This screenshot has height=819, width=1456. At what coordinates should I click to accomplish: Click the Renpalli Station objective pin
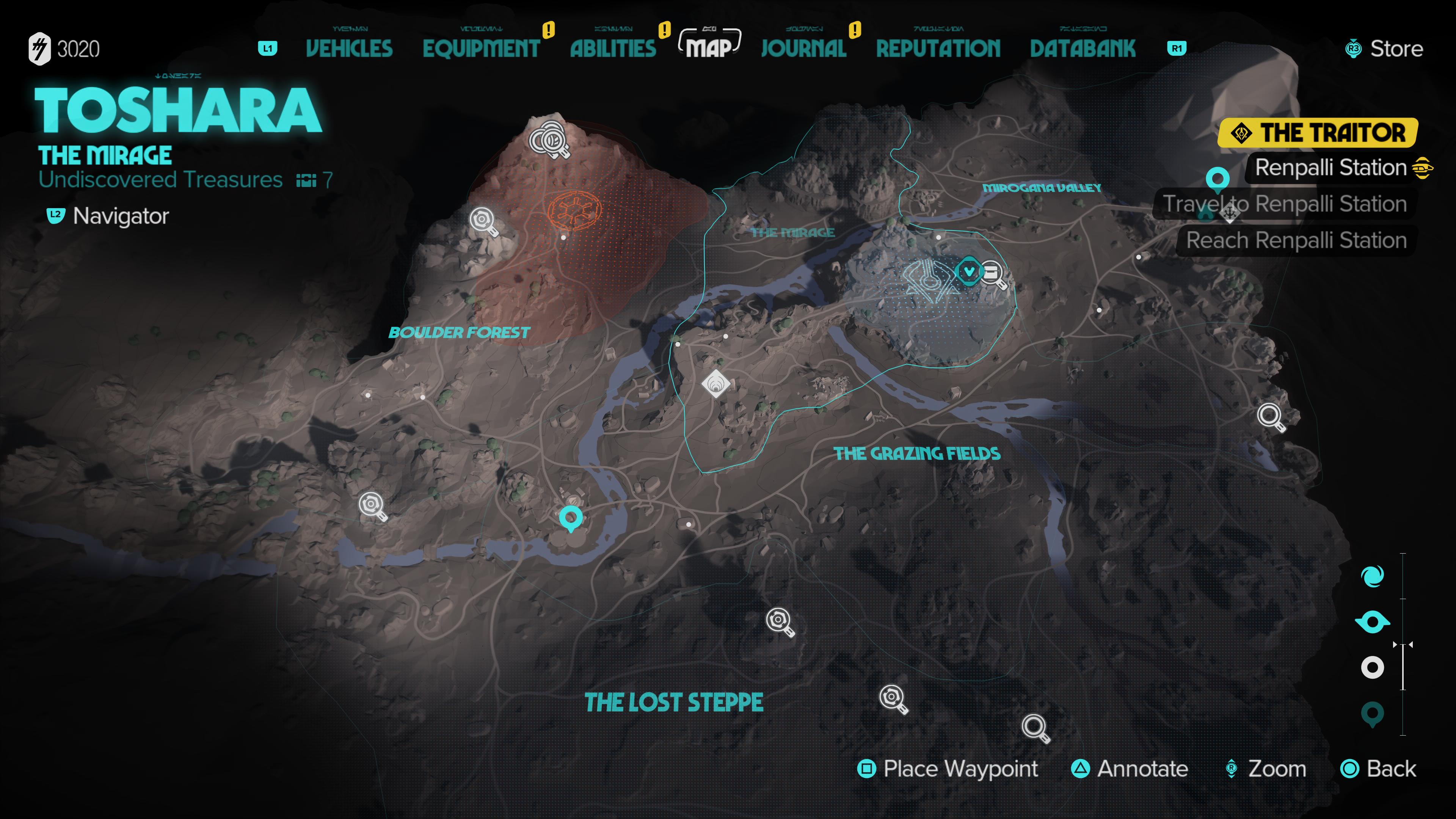[1217, 179]
